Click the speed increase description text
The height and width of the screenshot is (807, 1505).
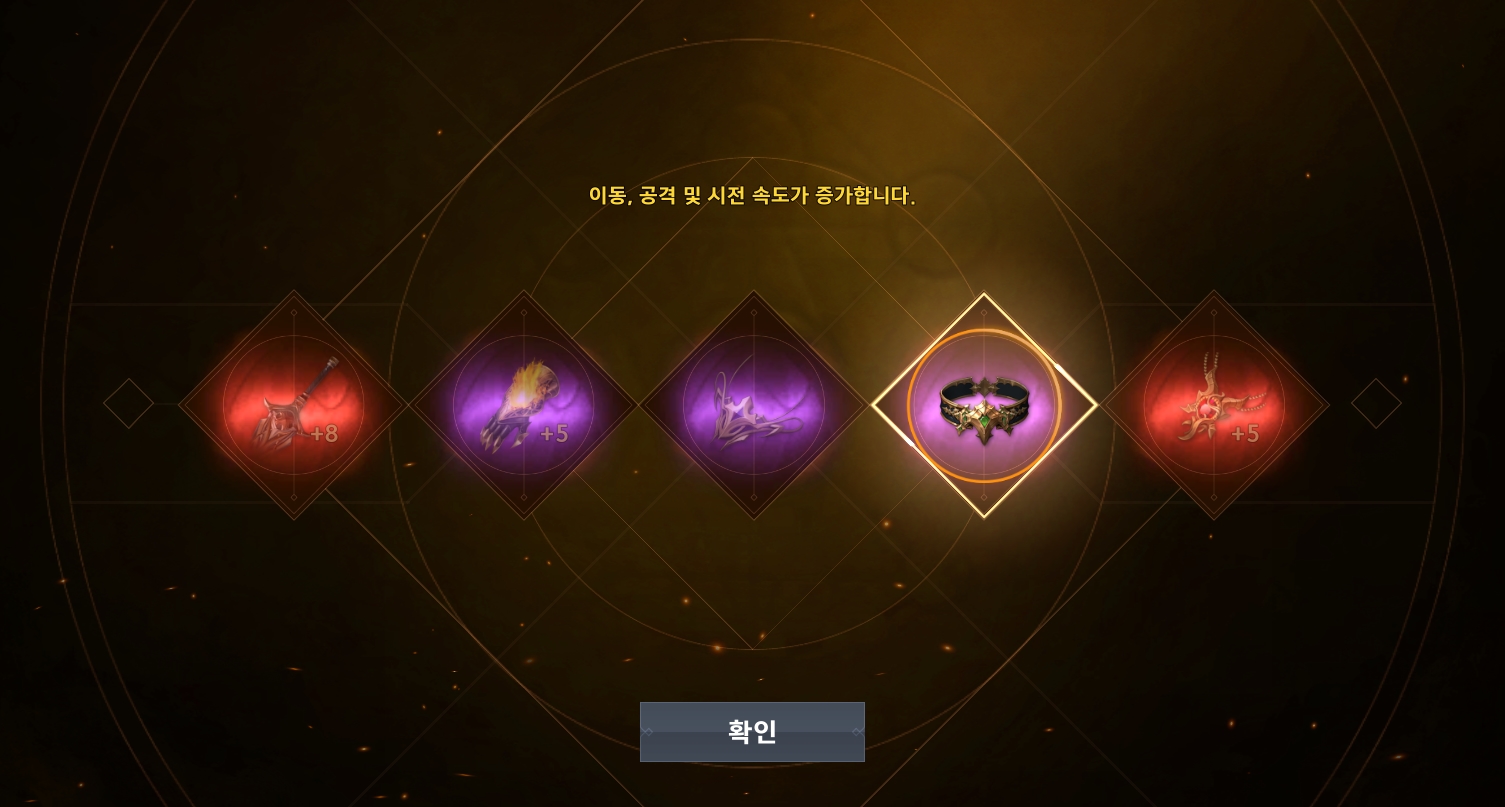click(x=752, y=196)
